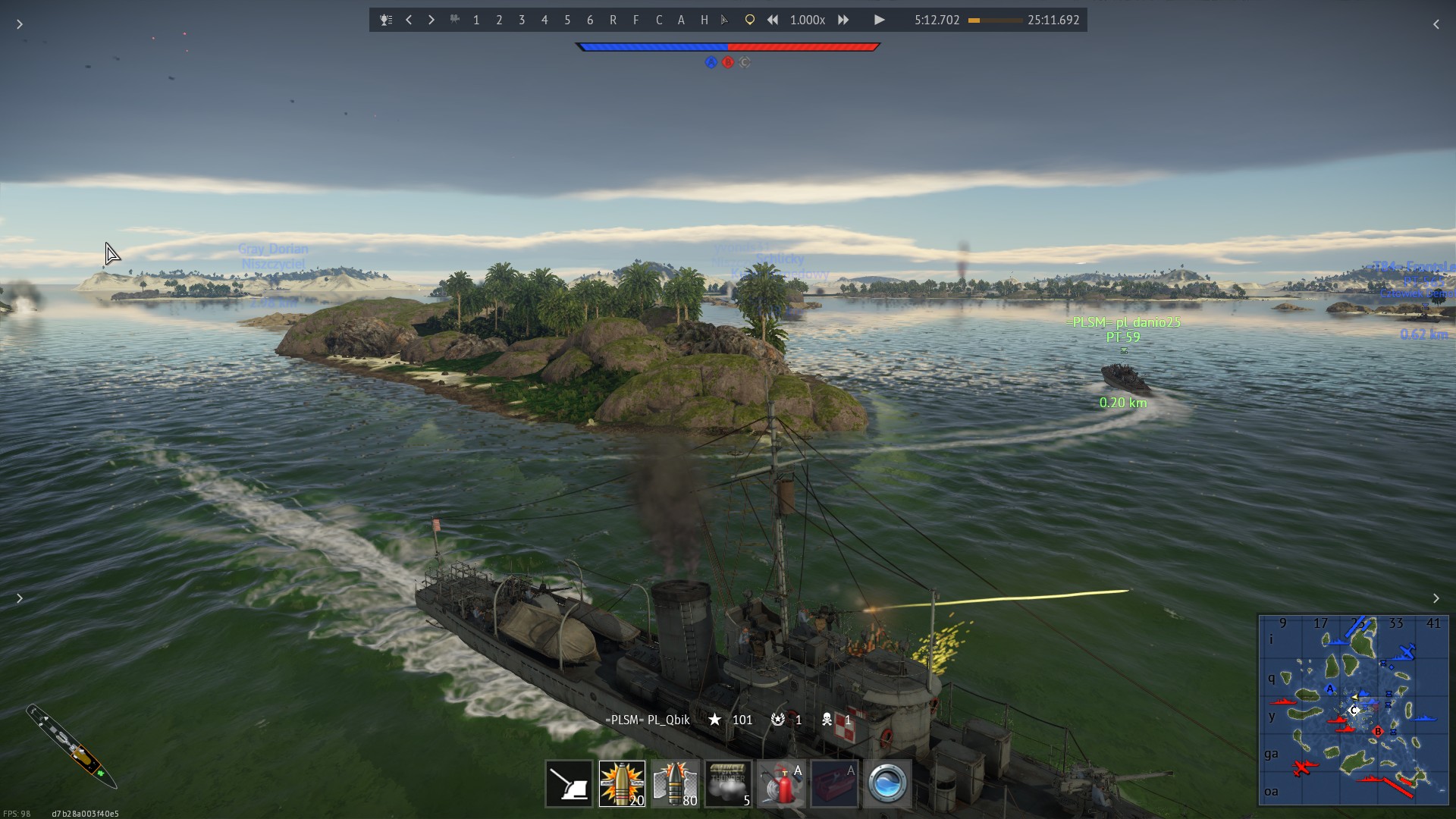Switch to the previous player in replay
The image size is (1456, 819).
click(409, 20)
